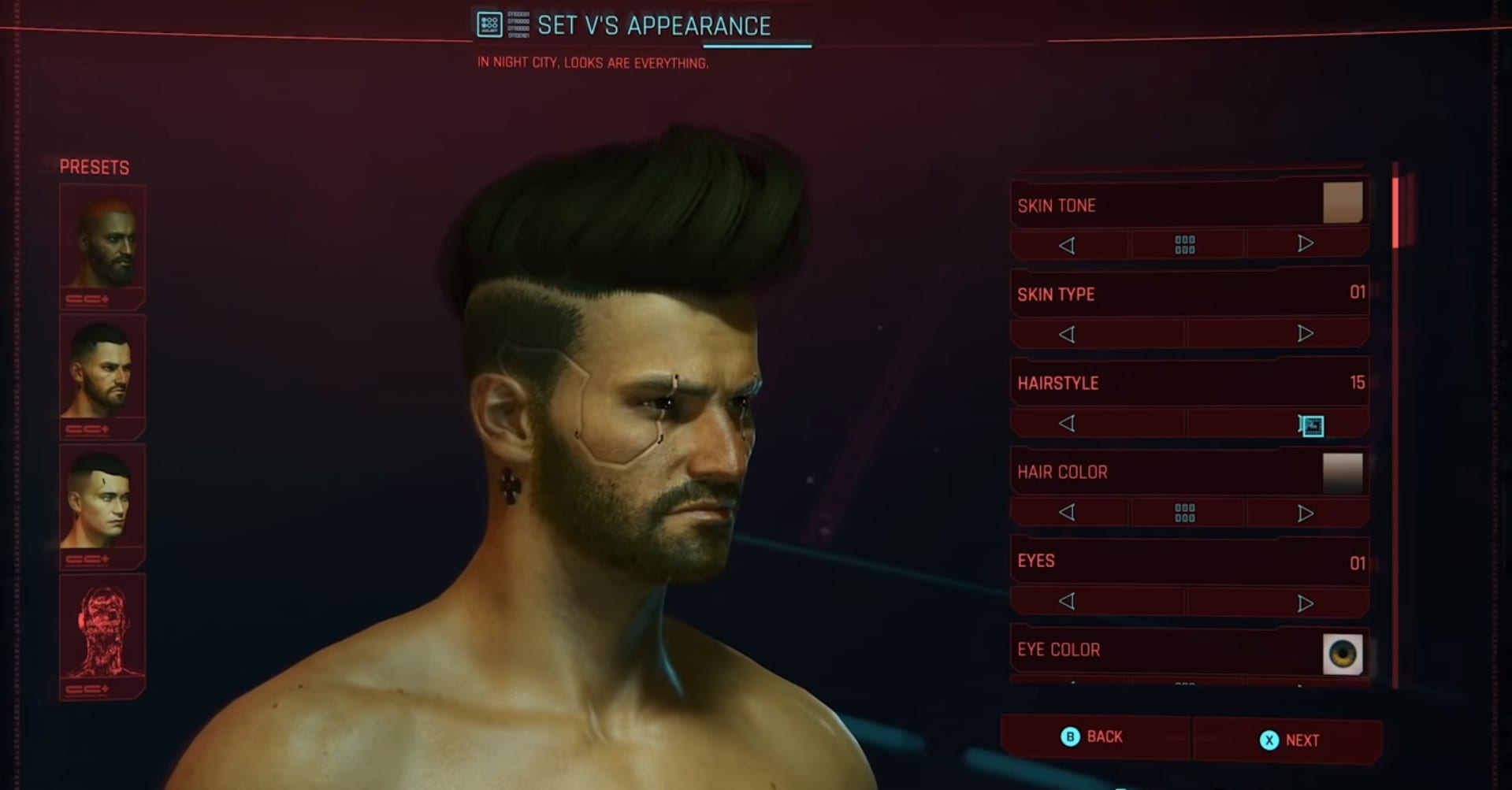Select the bearded red-haired preset portrait
Image resolution: width=1512 pixels, height=790 pixels.
tap(102, 240)
